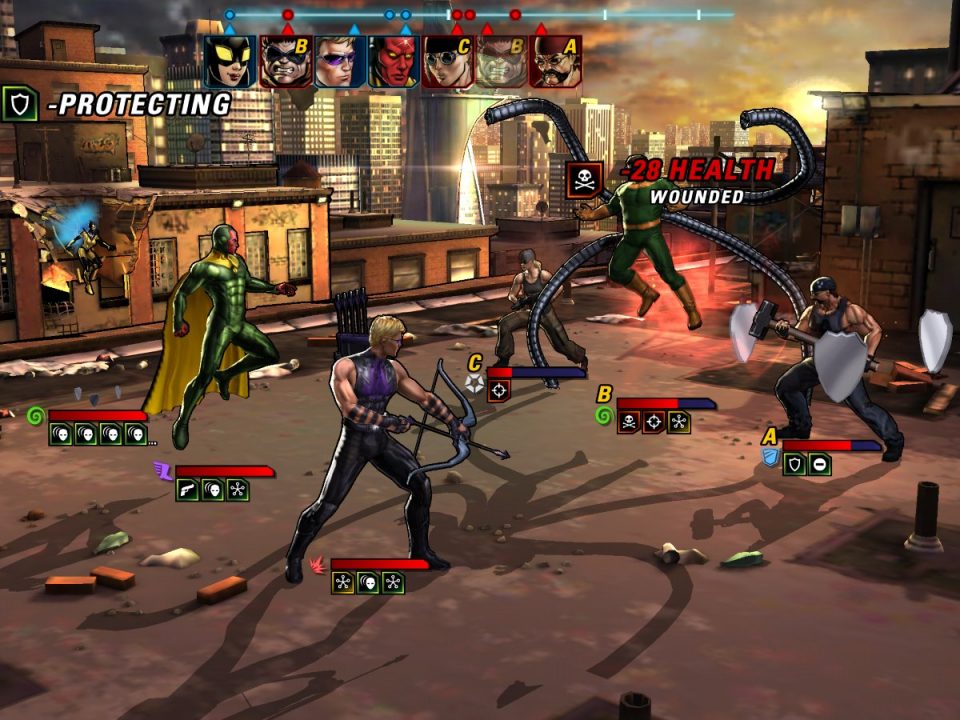Select Wasp's portrait in the turn order
This screenshot has width=960, height=720.
coord(230,62)
